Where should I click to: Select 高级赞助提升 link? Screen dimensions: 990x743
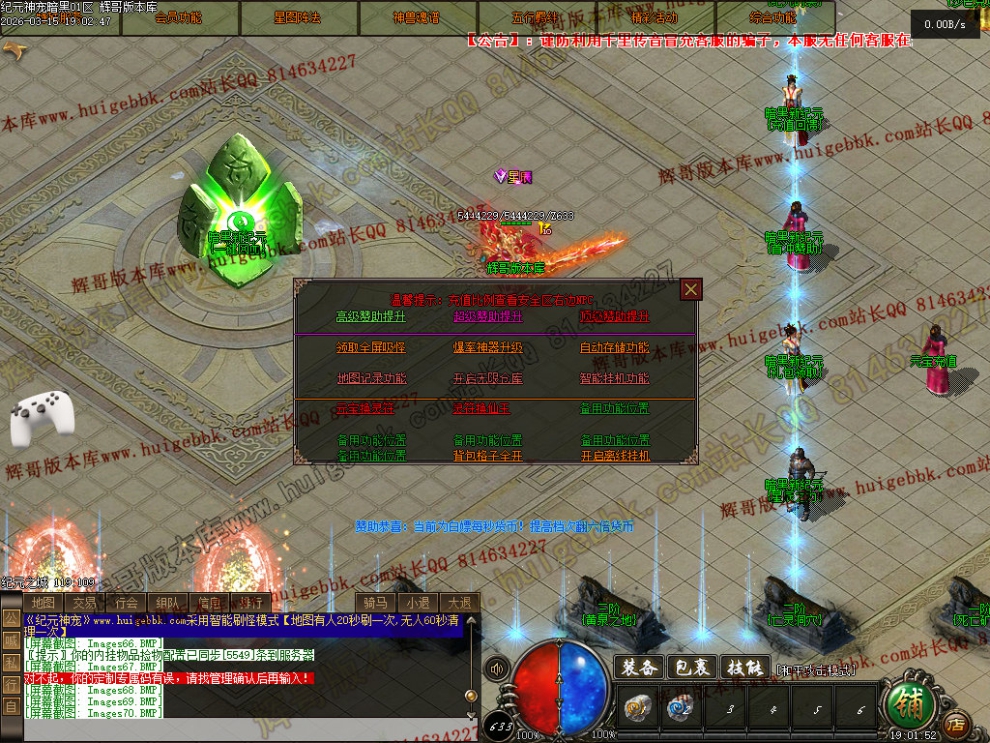(x=371, y=317)
